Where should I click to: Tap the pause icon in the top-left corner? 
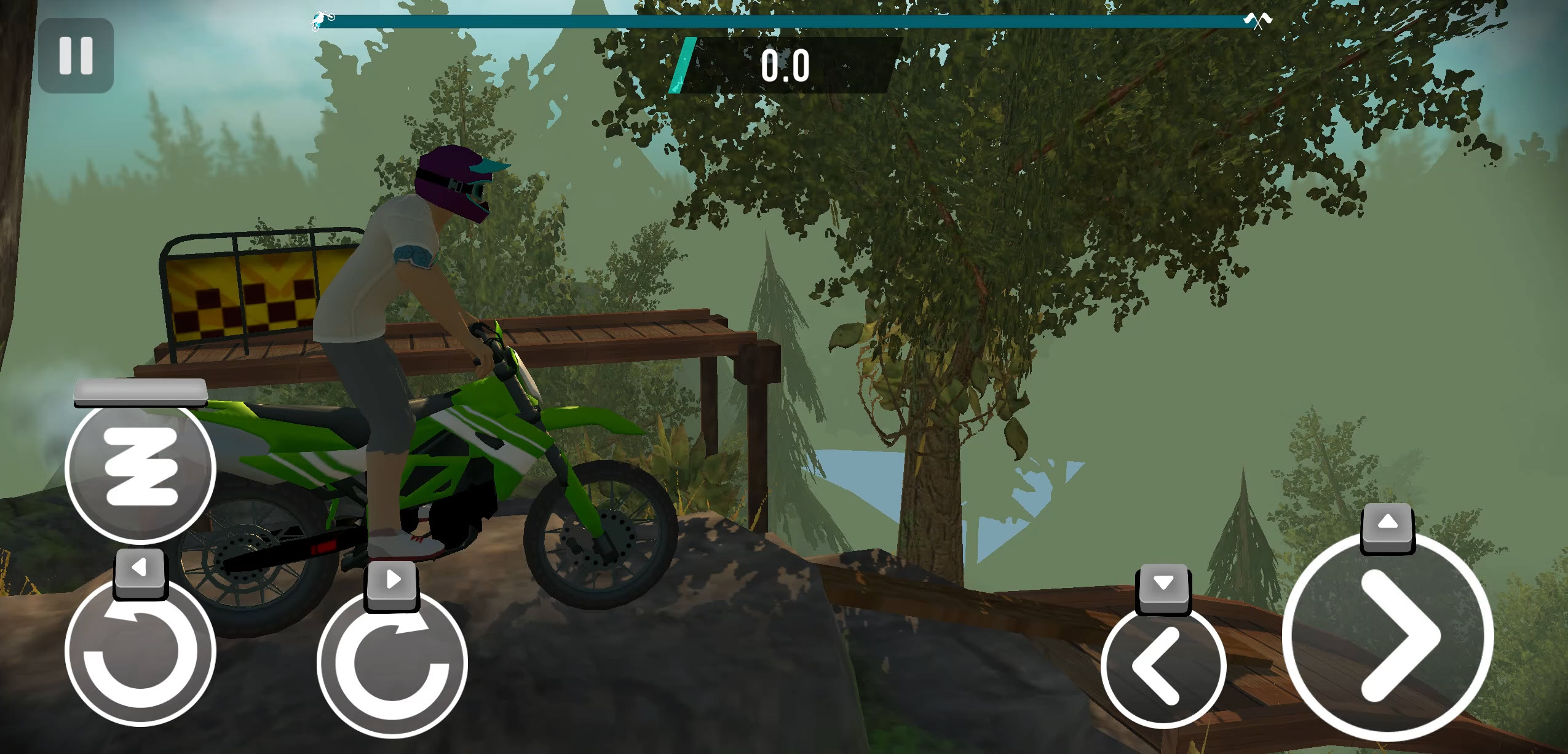click(77, 55)
